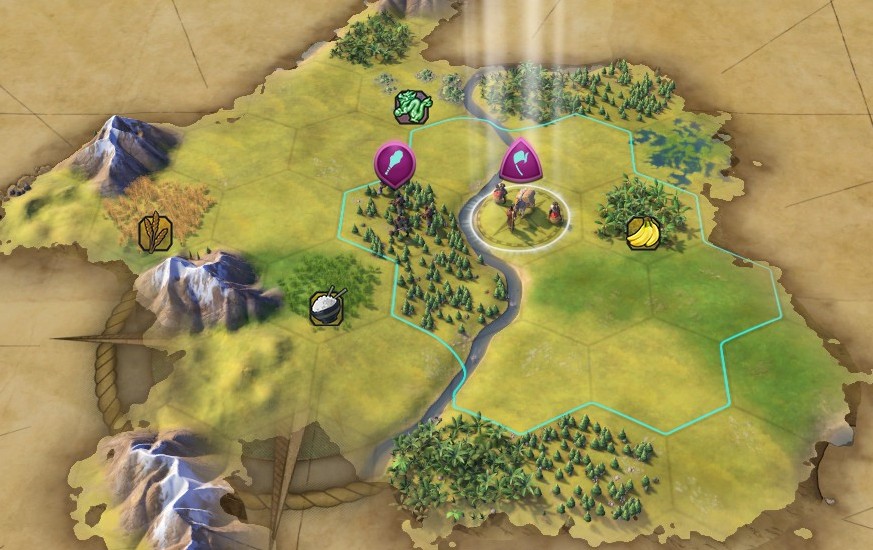The height and width of the screenshot is (550, 873).
Task: Click the green jade resource icon
Action: click(410, 106)
